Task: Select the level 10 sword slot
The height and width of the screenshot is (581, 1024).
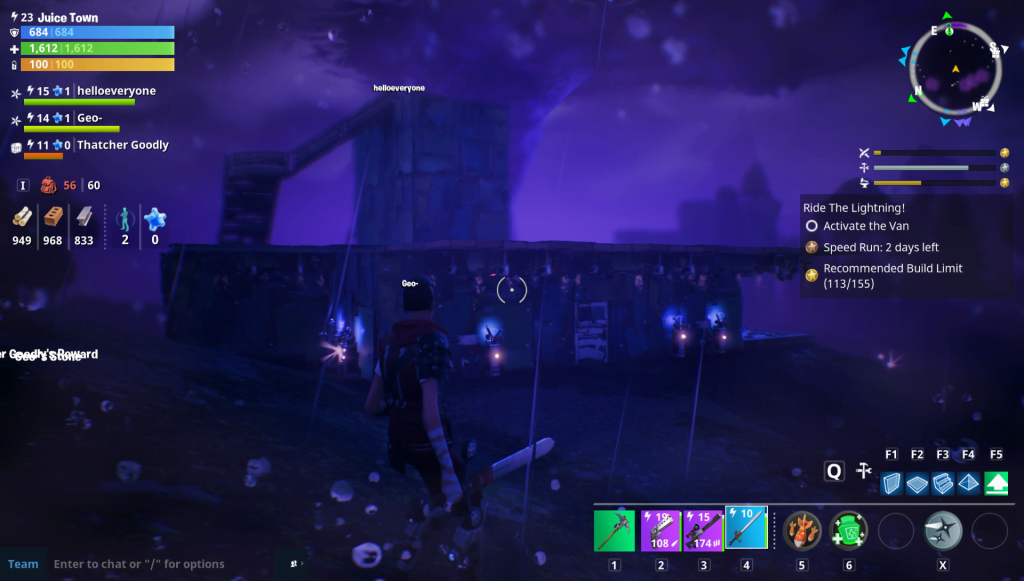Action: click(x=746, y=528)
